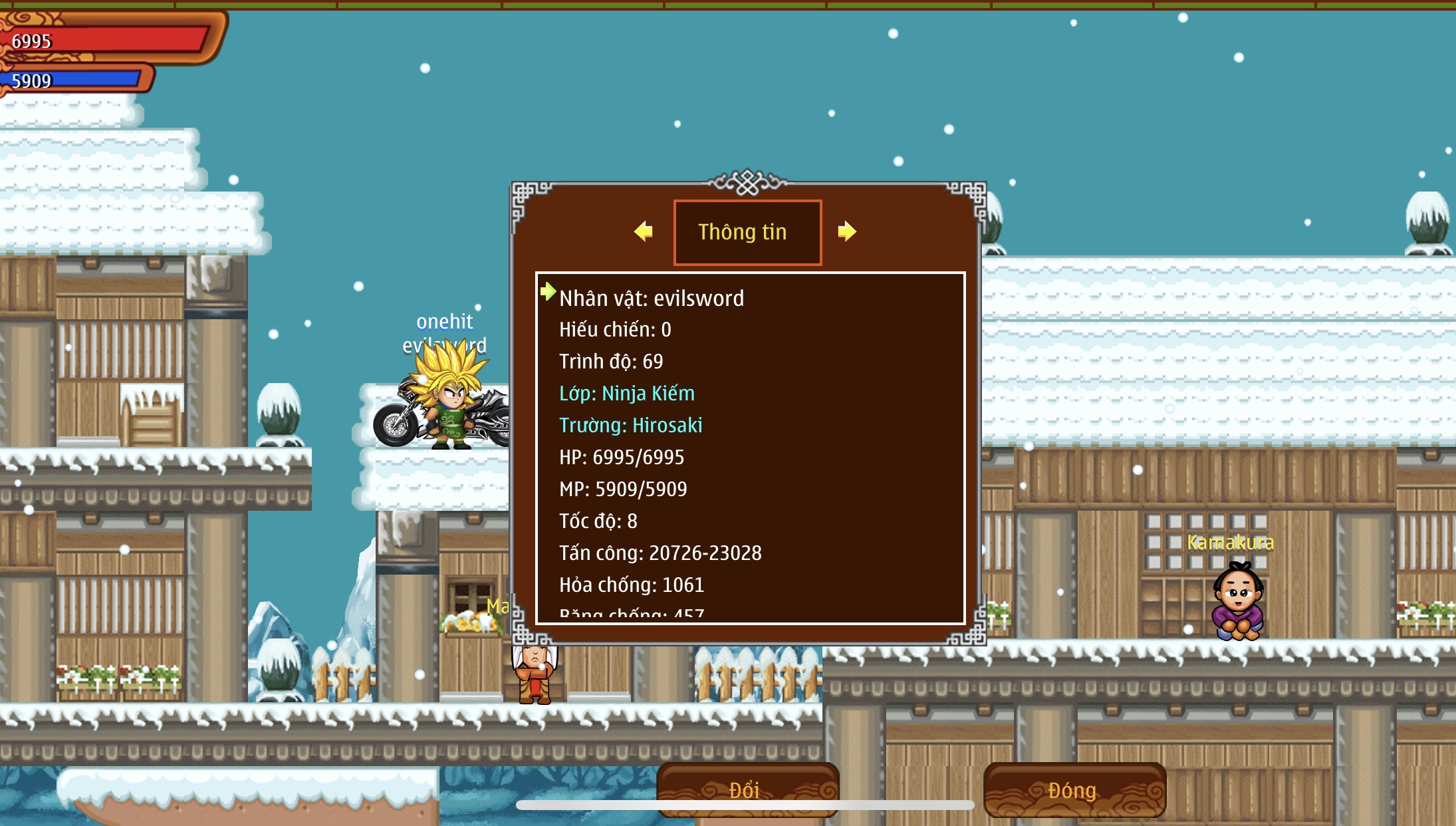This screenshot has height=826, width=1456.
Task: Choose the Trường: Hirosaki row
Action: click(631, 425)
